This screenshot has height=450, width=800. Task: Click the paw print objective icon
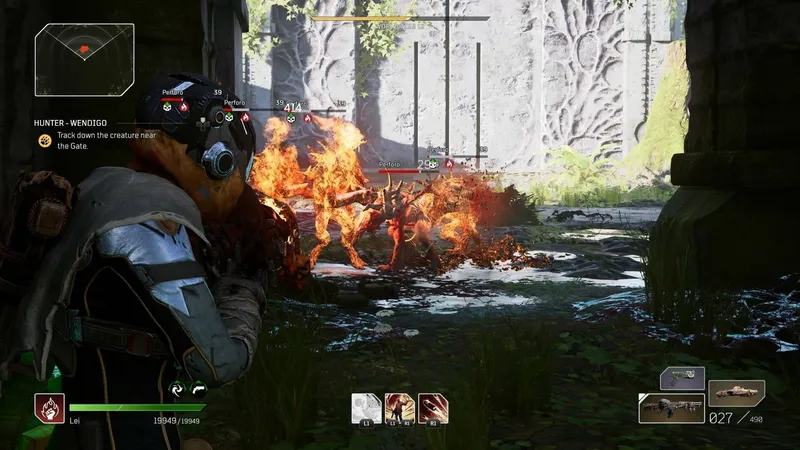coord(45,140)
